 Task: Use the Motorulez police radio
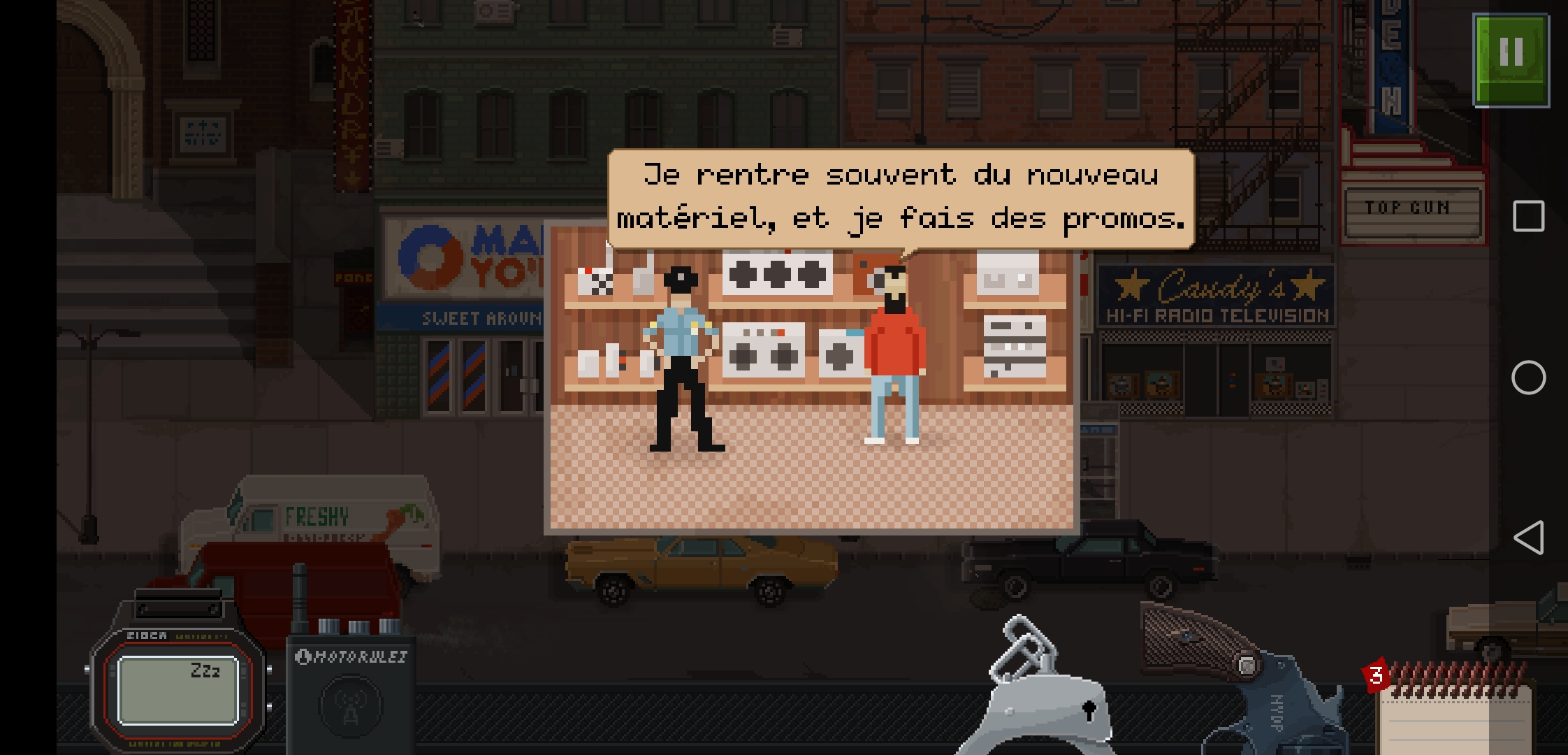[351, 692]
